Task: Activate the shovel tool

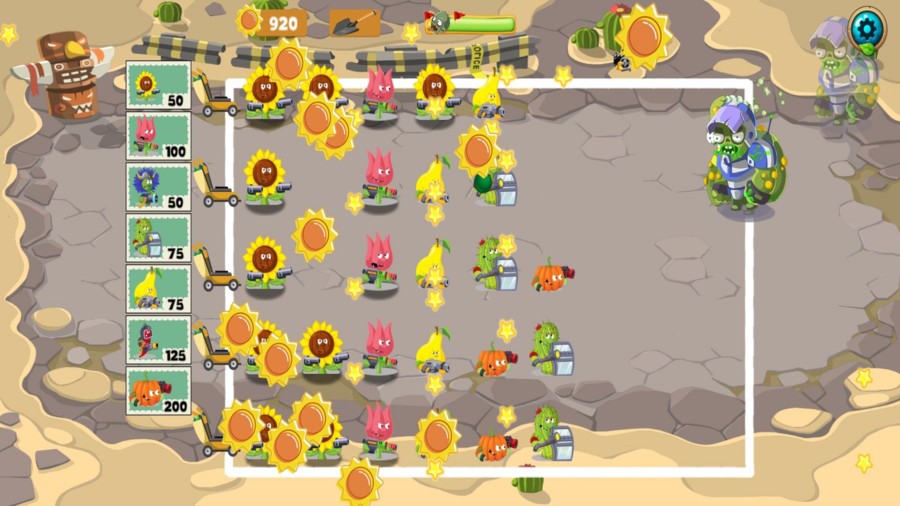Action: click(x=354, y=22)
